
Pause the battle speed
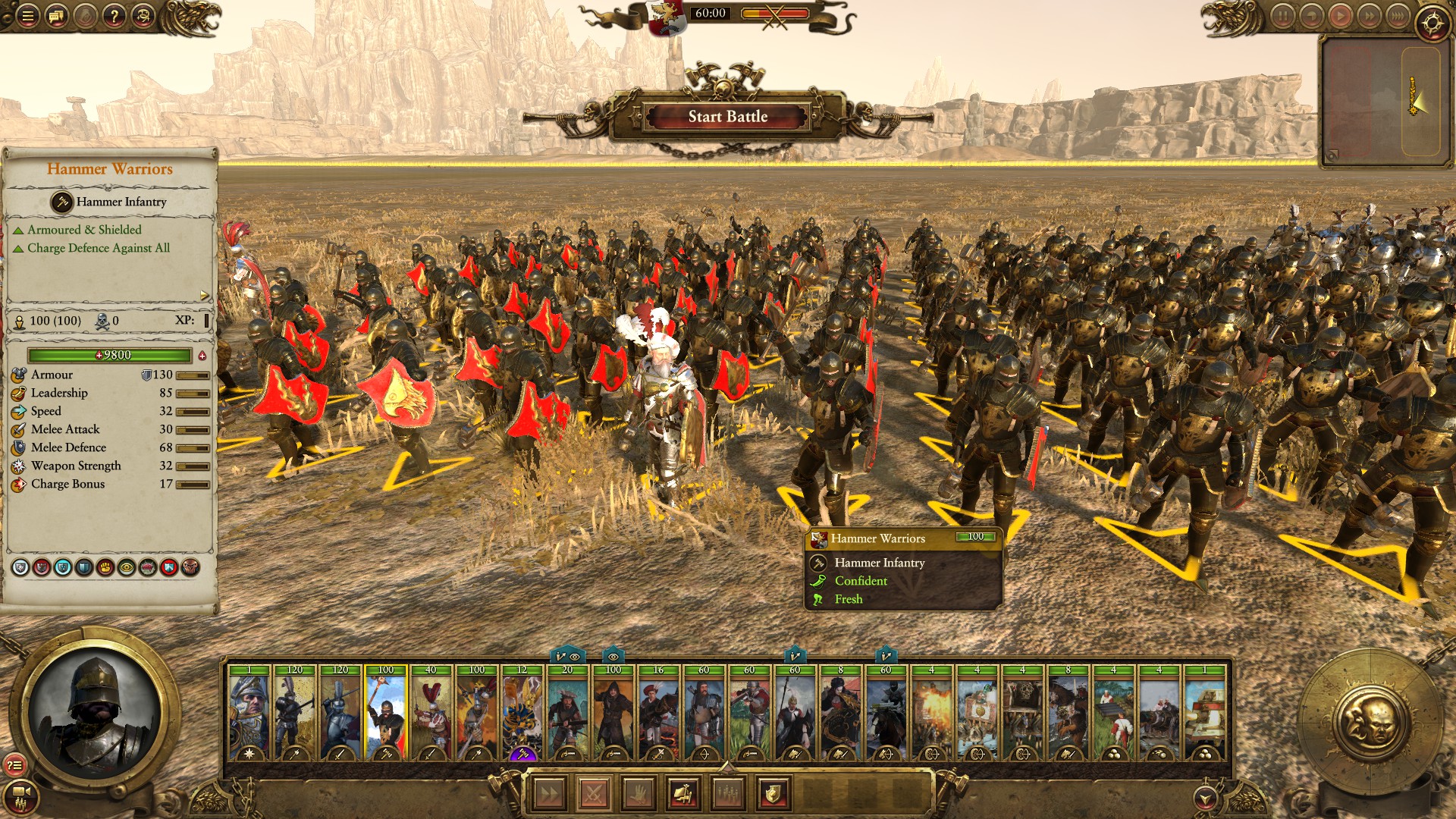click(1282, 16)
